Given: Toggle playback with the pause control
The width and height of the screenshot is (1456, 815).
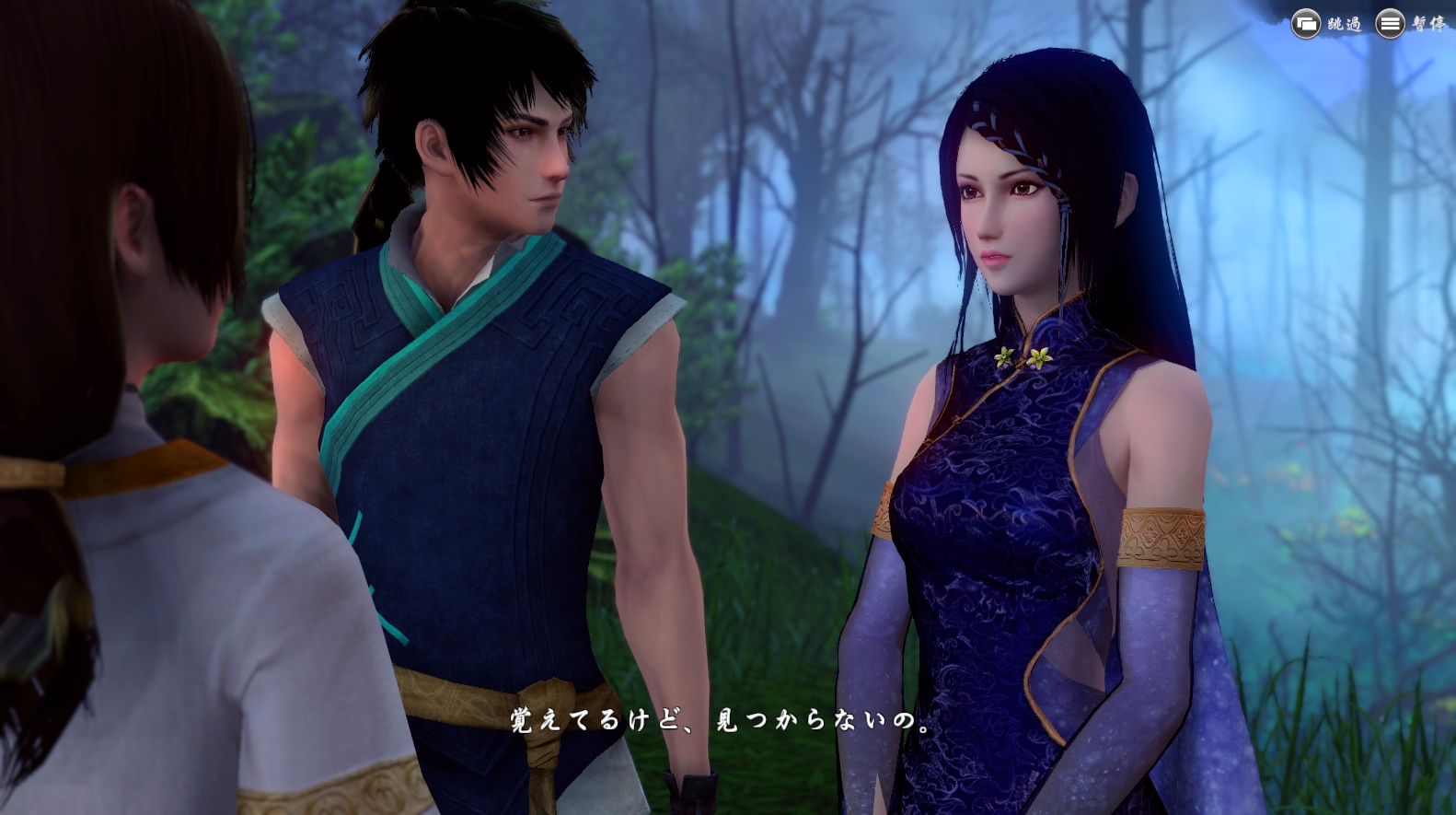Looking at the screenshot, I should pyautogui.click(x=1390, y=23).
